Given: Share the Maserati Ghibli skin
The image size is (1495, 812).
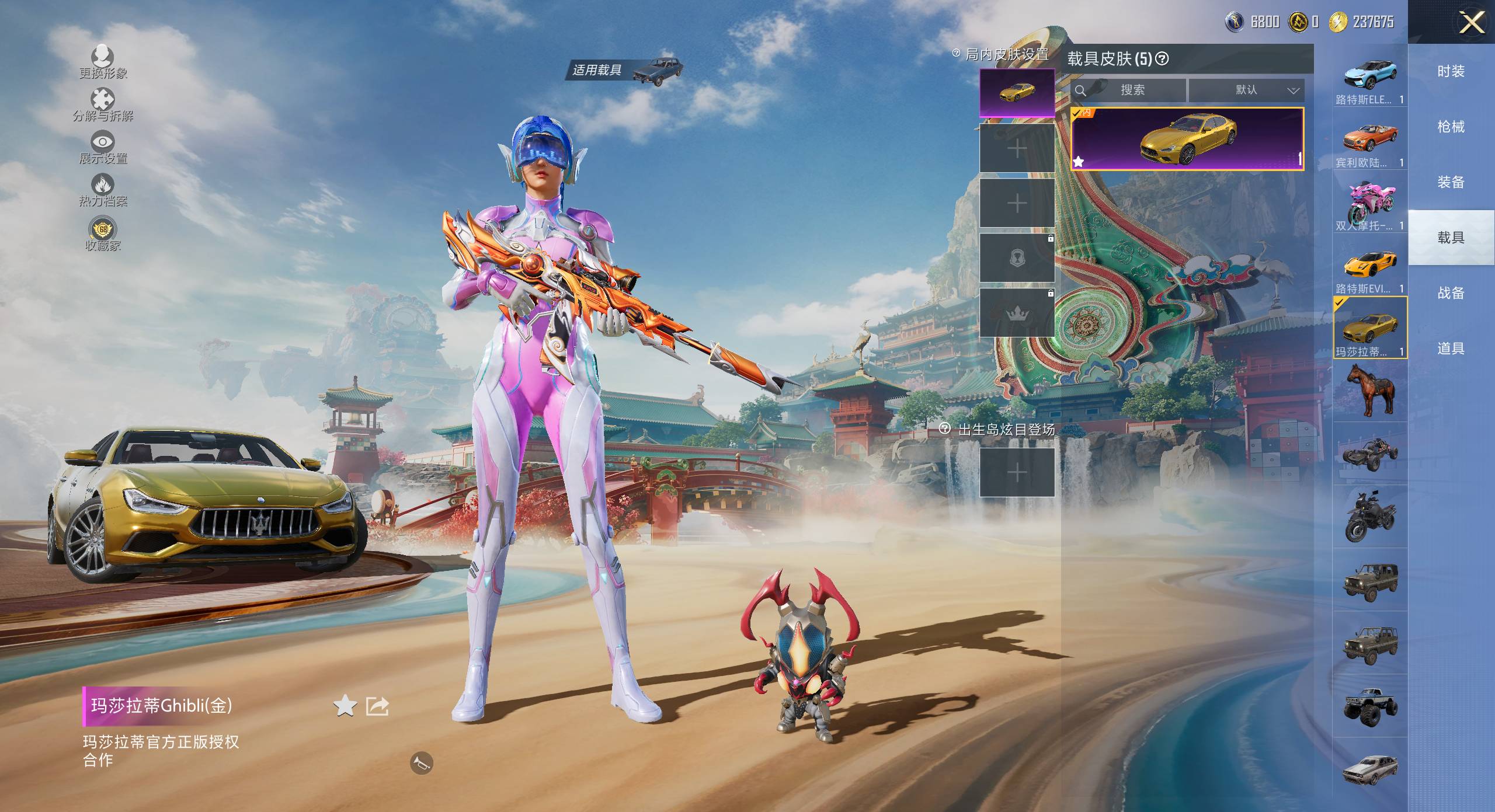Looking at the screenshot, I should click(x=377, y=706).
